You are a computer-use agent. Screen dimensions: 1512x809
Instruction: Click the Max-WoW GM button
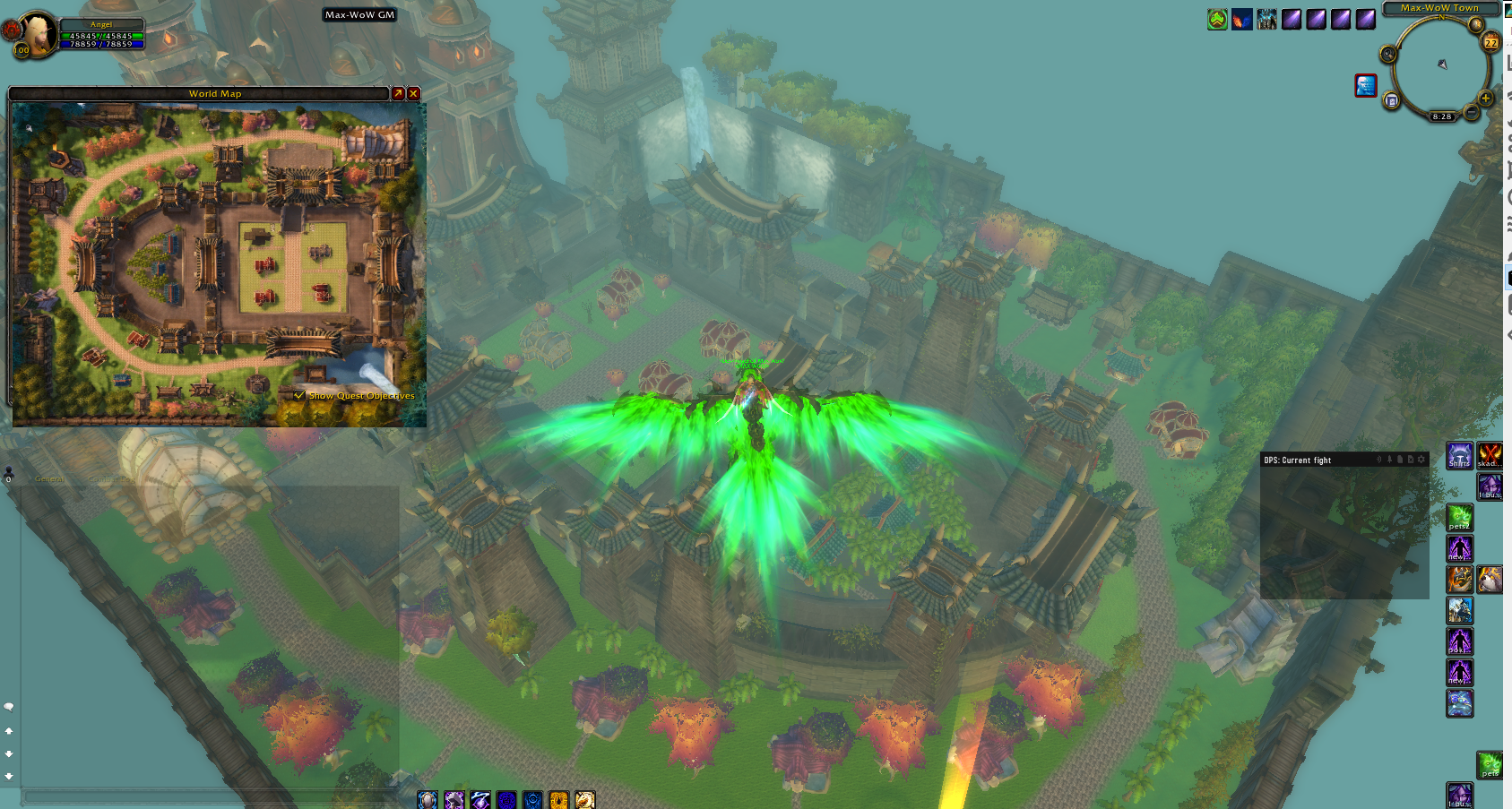tap(359, 14)
